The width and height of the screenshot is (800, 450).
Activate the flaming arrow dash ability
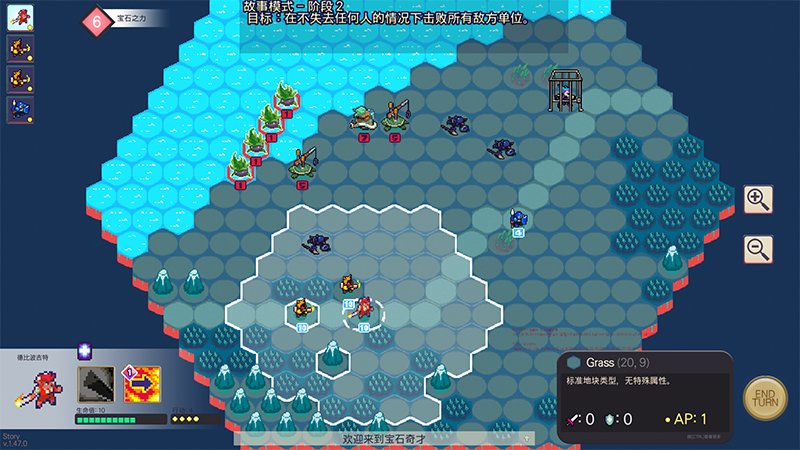[x=142, y=385]
